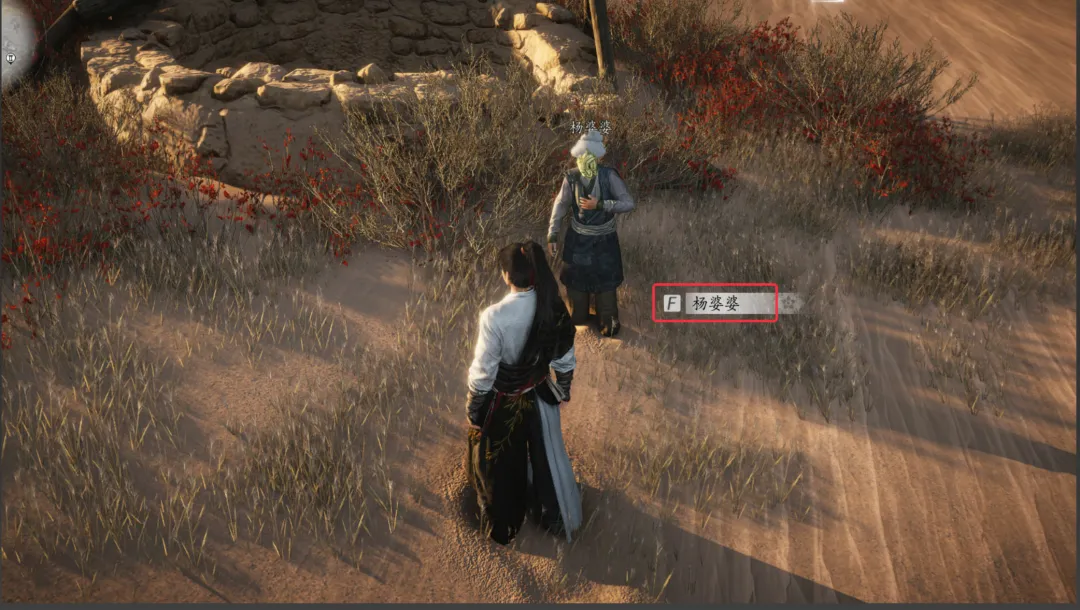Select the pin marker on the minimap
Viewport: 1080px width, 610px height.
[9, 59]
